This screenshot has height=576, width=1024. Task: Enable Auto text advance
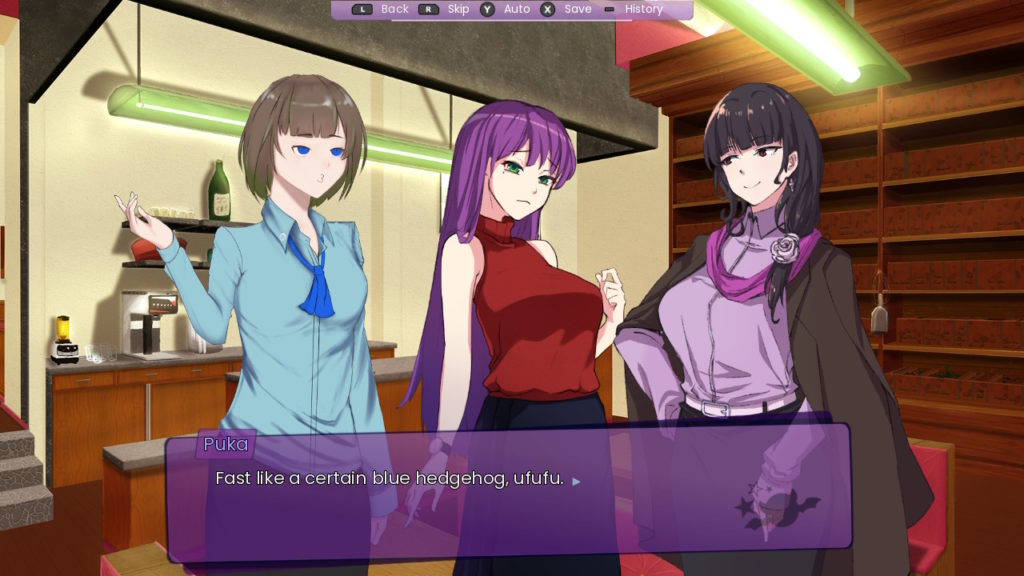[516, 9]
